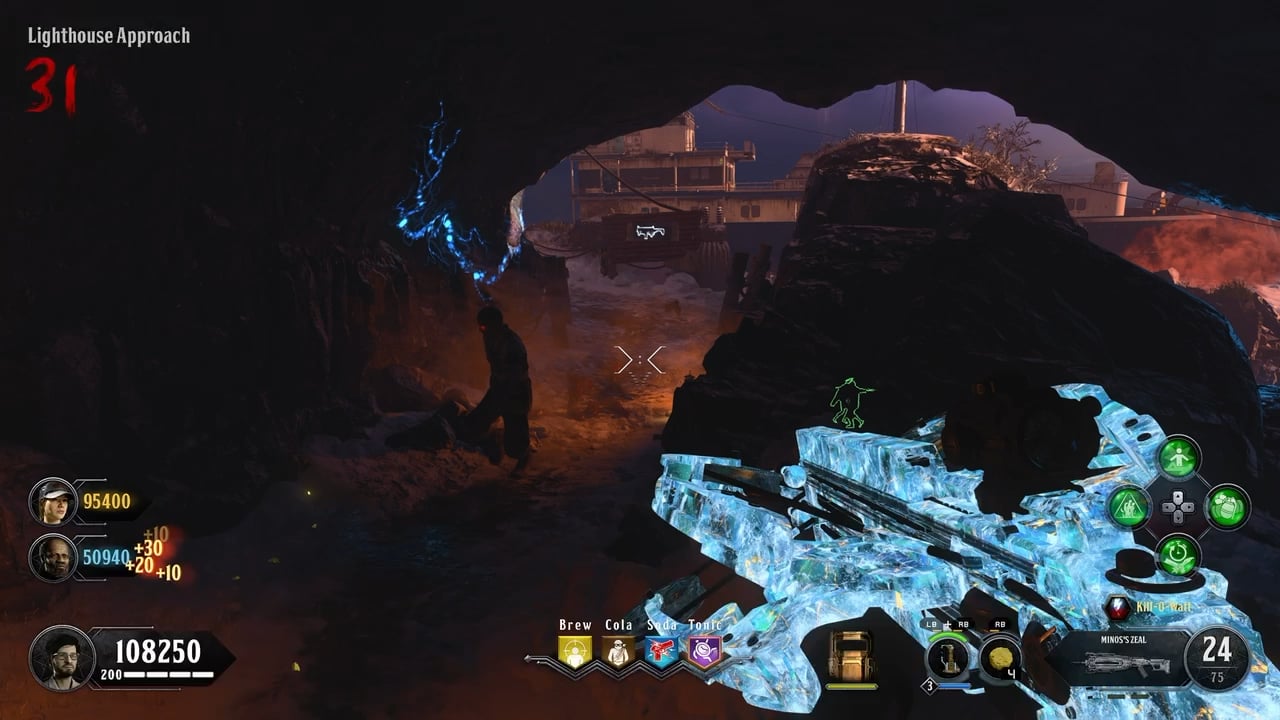Viewport: 1280px width, 720px height.
Task: Select the yellow Brew perk icon
Action: pos(575,652)
